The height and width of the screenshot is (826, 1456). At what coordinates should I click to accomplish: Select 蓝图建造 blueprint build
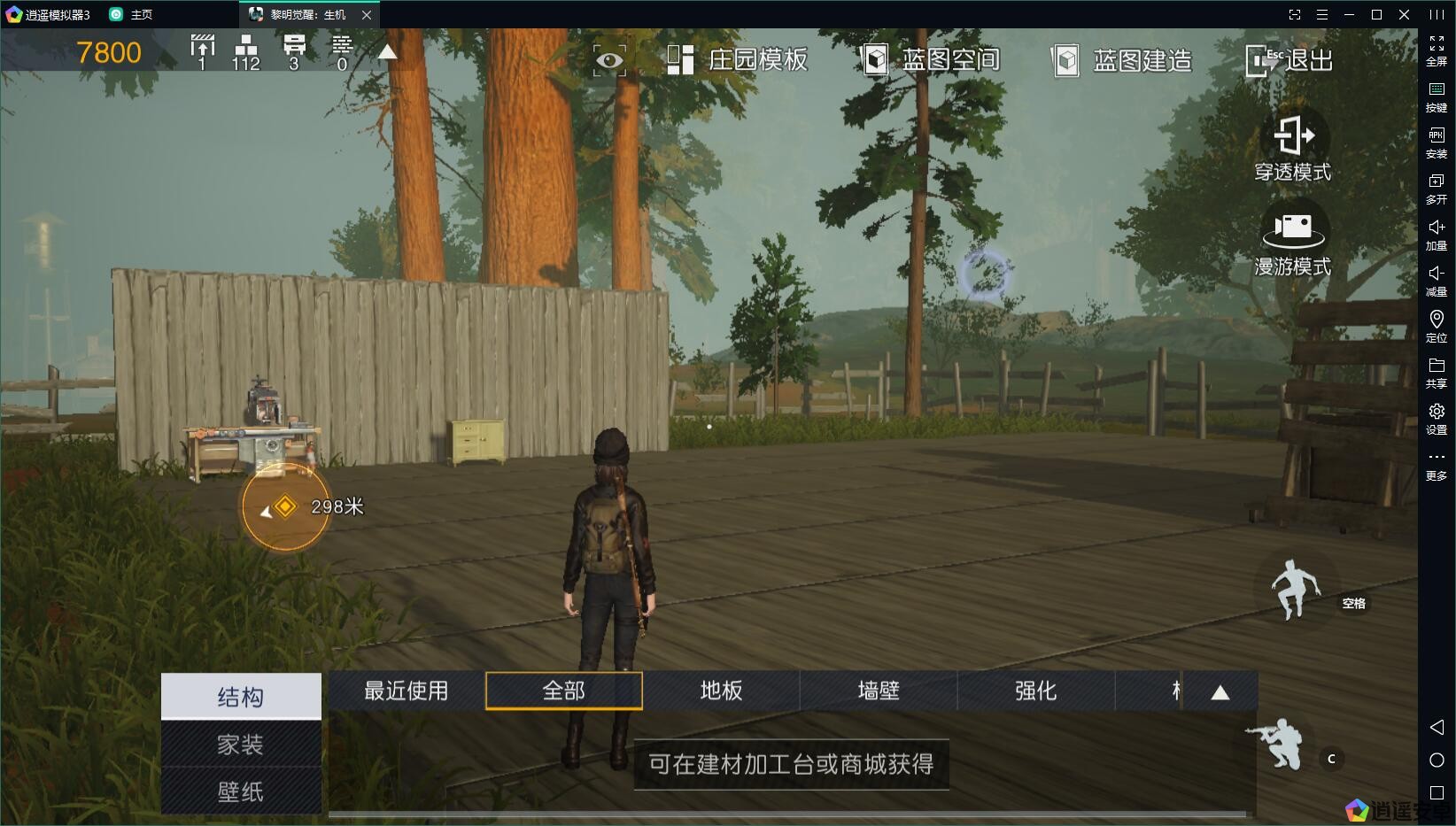pyautogui.click(x=1121, y=60)
